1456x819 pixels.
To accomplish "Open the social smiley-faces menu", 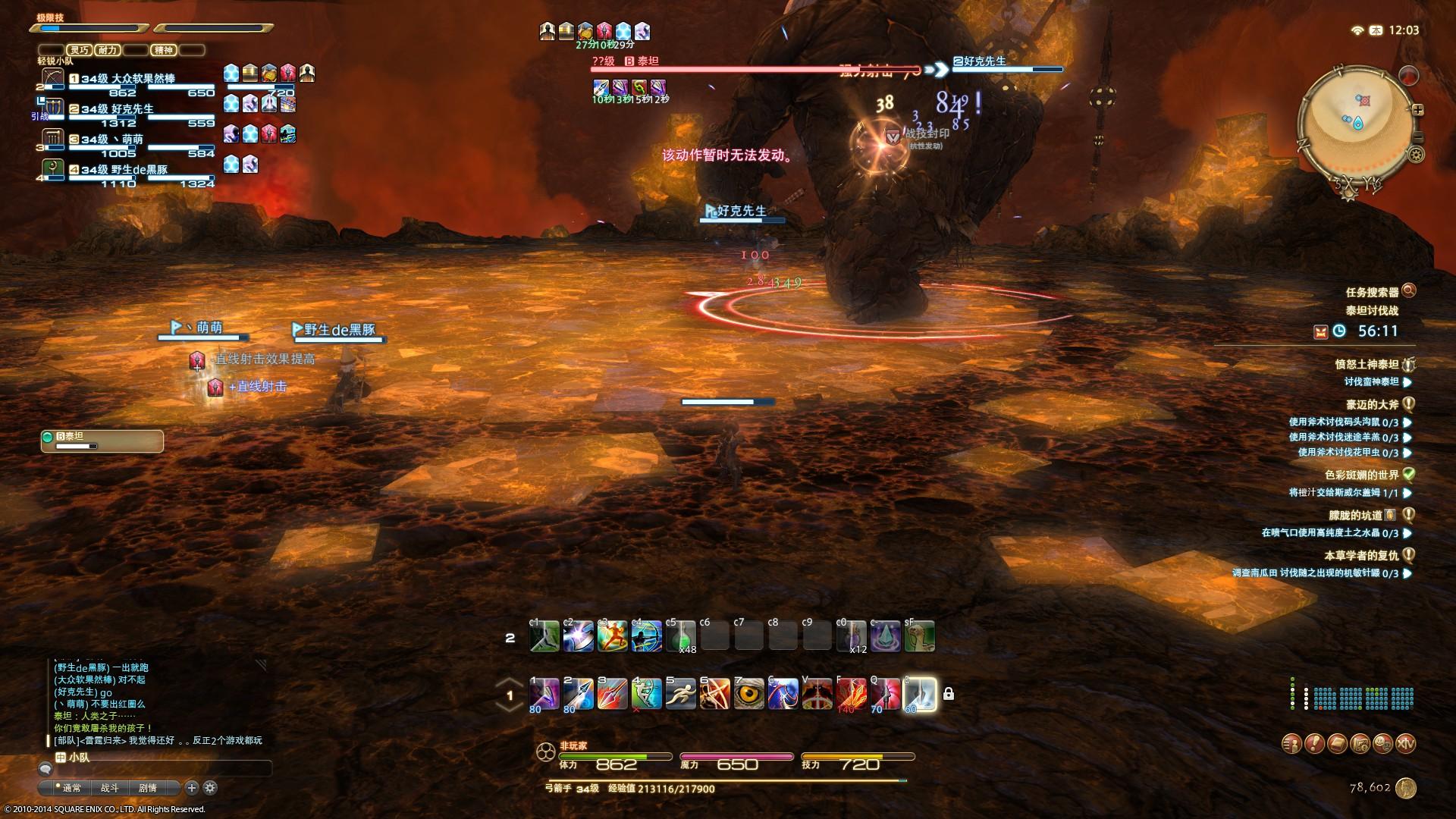I will point(1382,744).
